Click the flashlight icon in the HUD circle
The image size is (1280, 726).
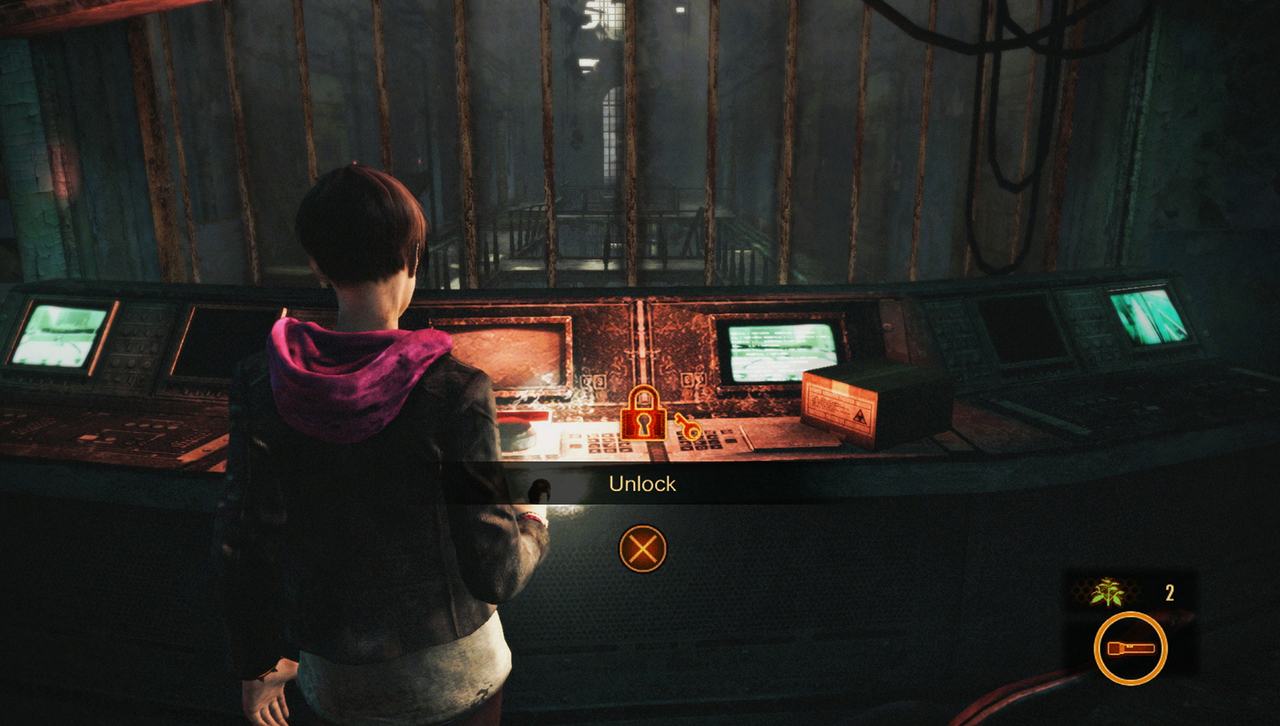click(x=1131, y=647)
